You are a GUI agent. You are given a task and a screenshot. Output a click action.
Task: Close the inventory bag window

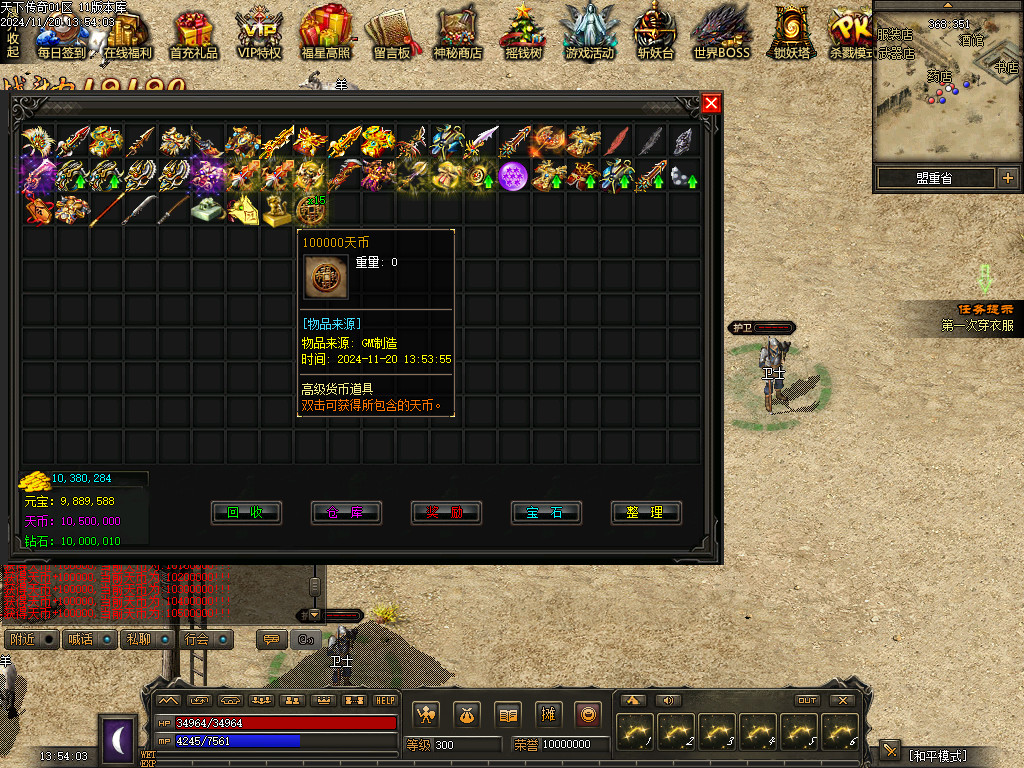click(x=711, y=103)
